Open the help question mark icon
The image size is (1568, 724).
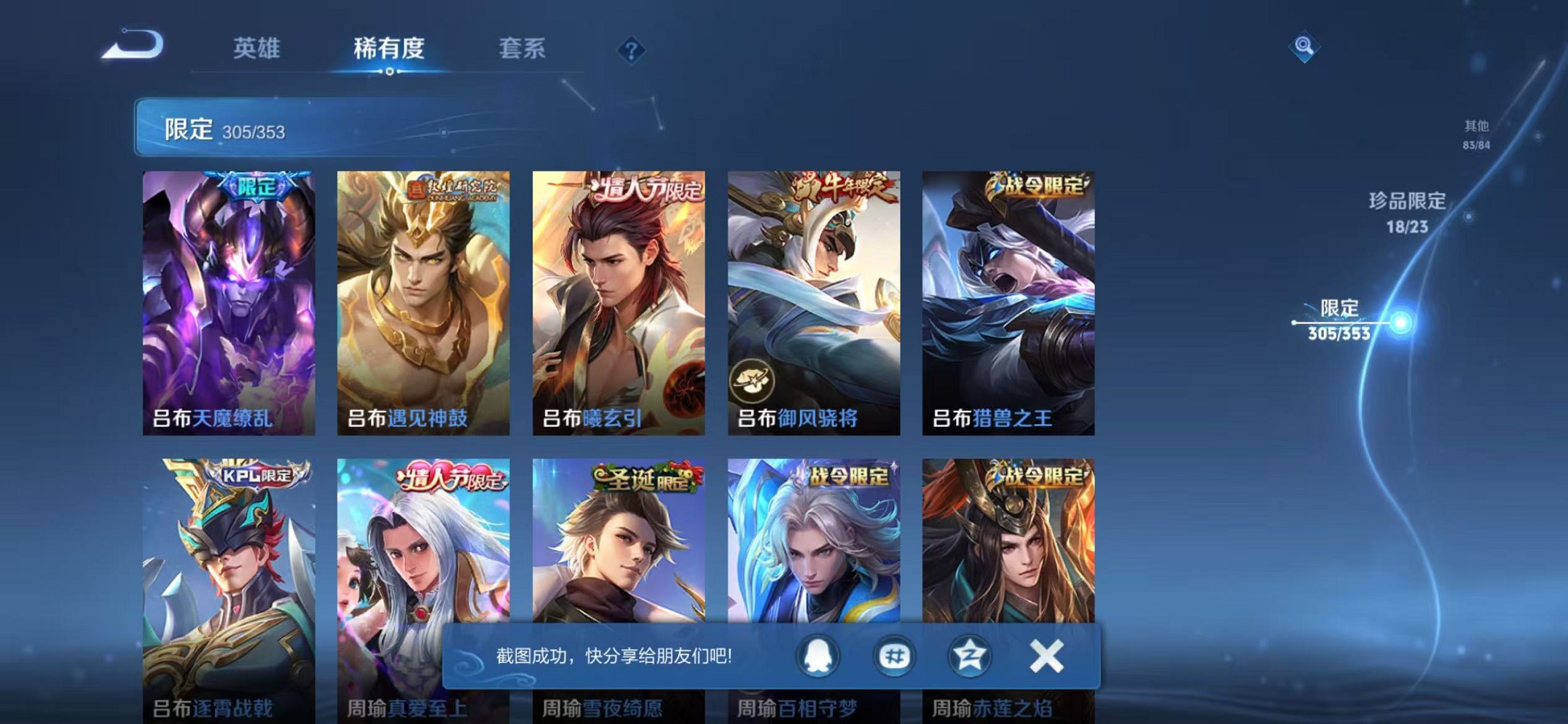[631, 50]
